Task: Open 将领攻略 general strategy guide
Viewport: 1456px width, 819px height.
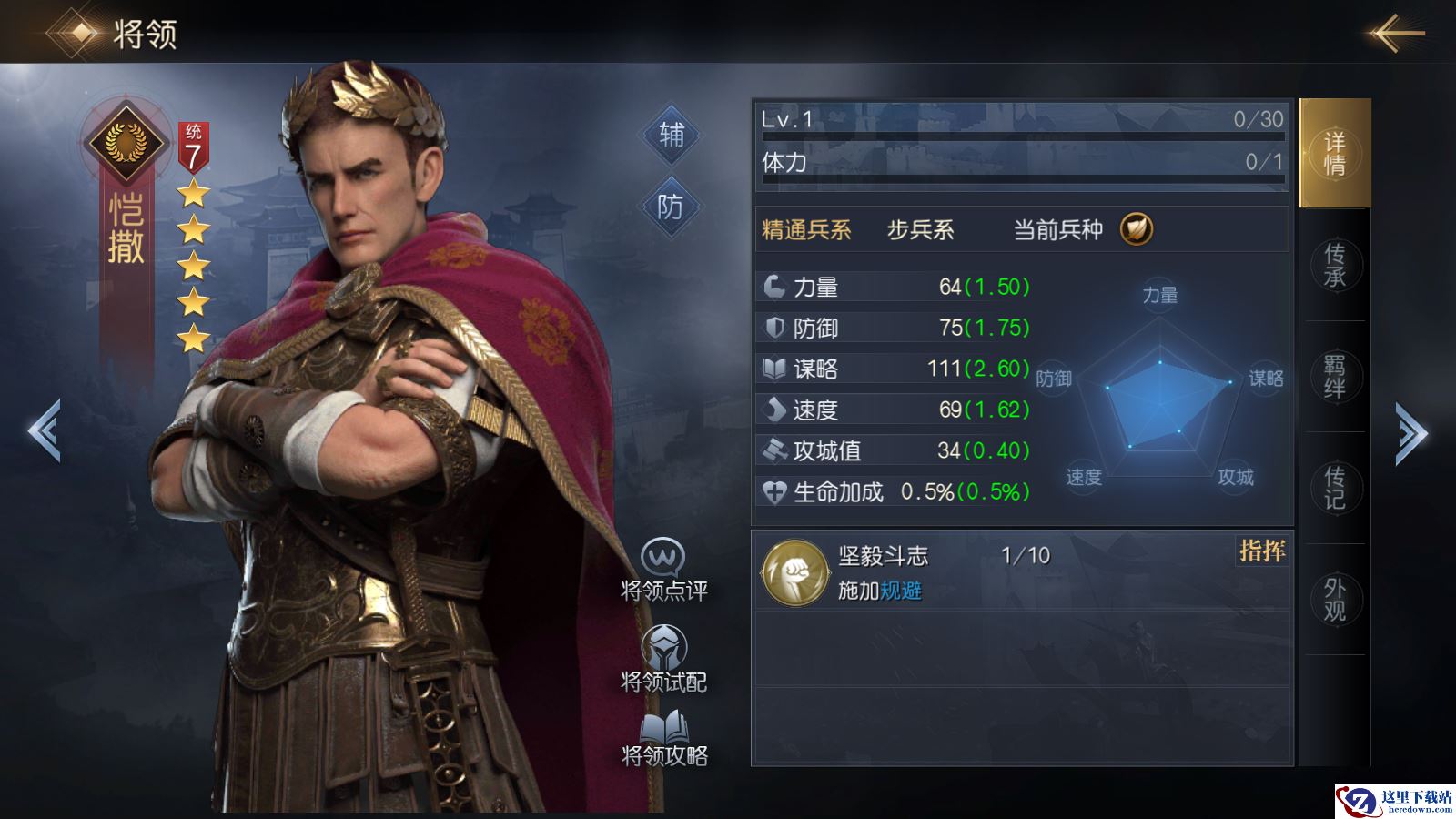Action: click(x=664, y=737)
